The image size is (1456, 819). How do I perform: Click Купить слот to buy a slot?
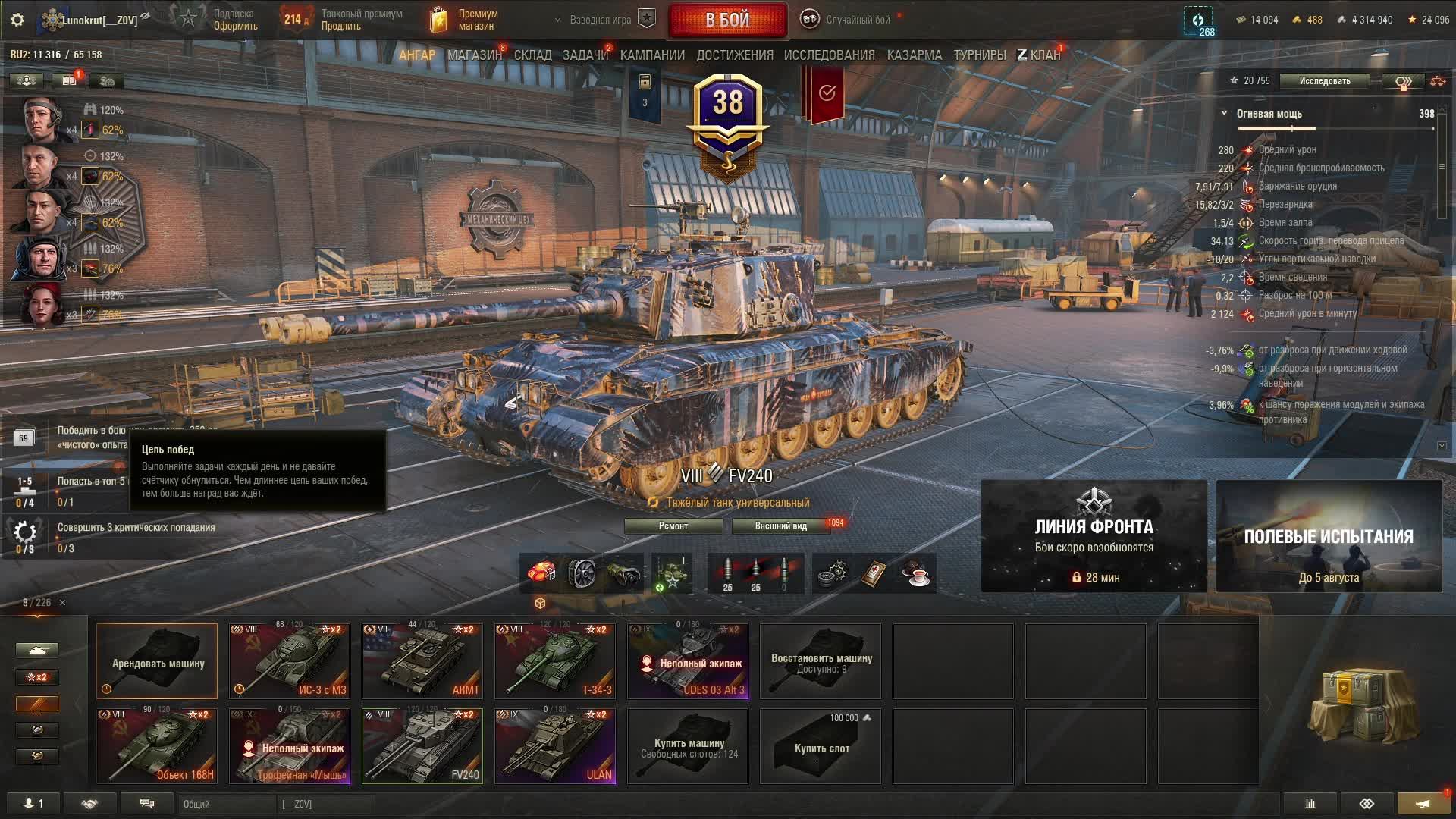(x=821, y=745)
